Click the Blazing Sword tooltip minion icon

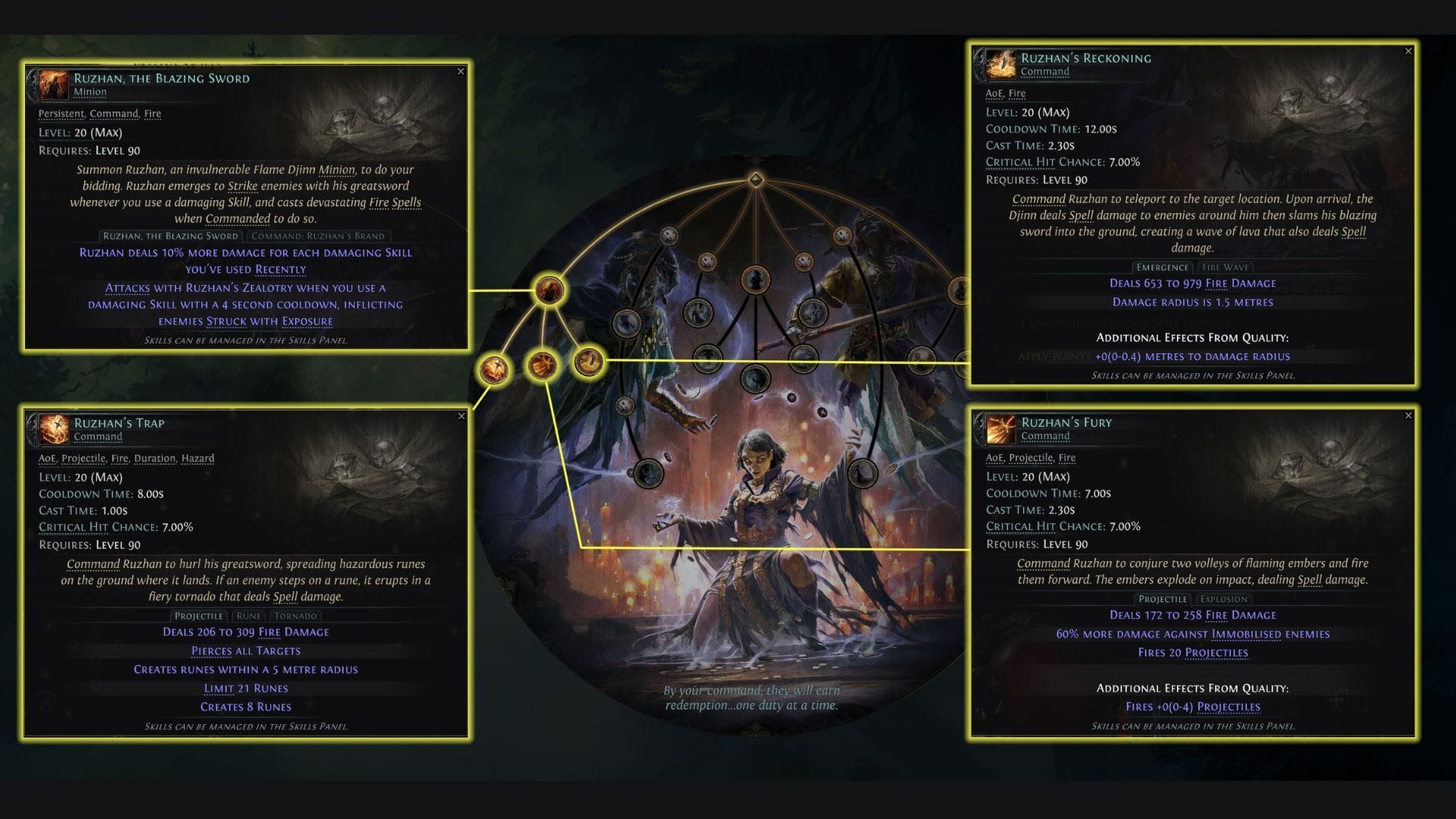point(52,84)
